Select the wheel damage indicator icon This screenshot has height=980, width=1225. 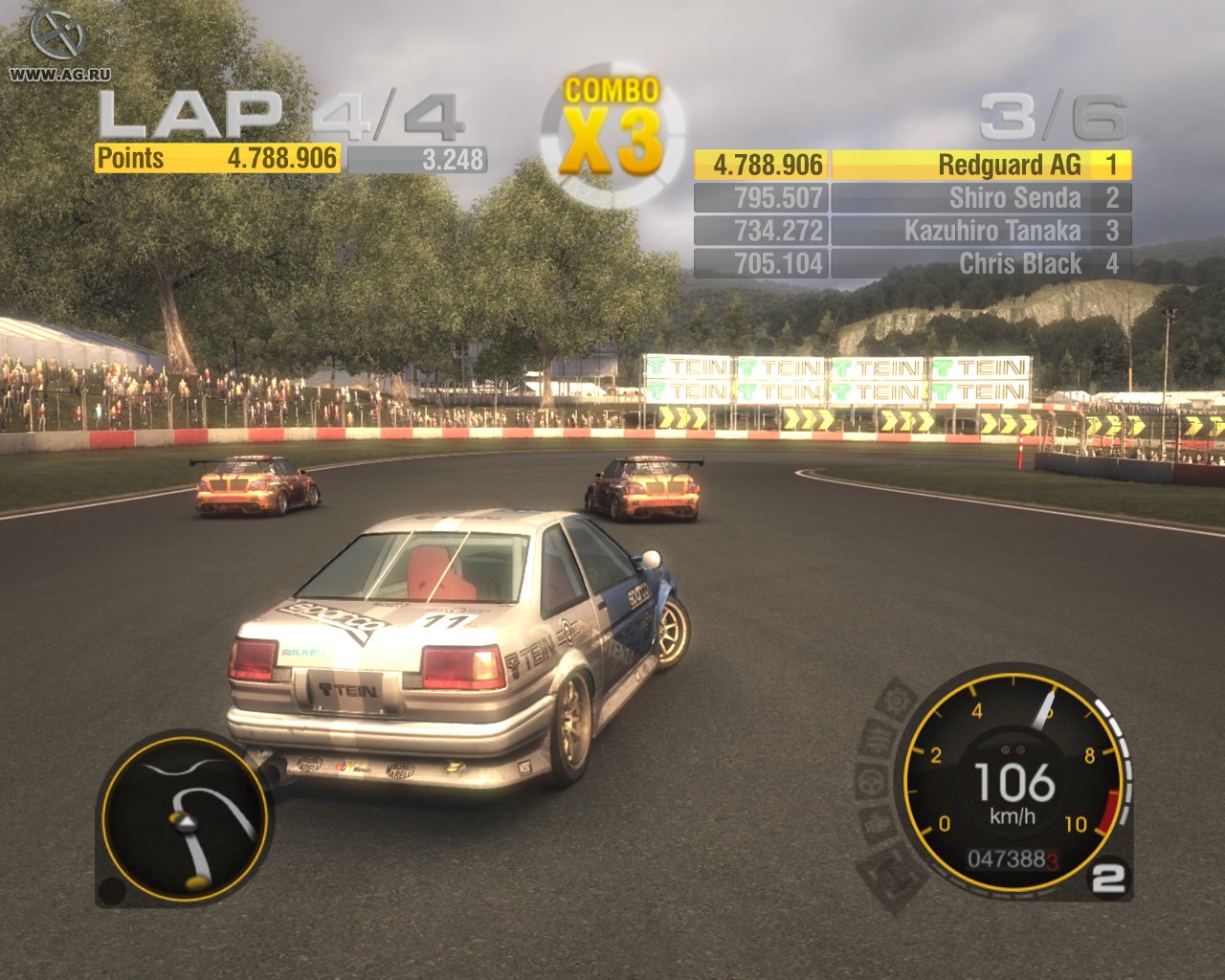[x=869, y=782]
